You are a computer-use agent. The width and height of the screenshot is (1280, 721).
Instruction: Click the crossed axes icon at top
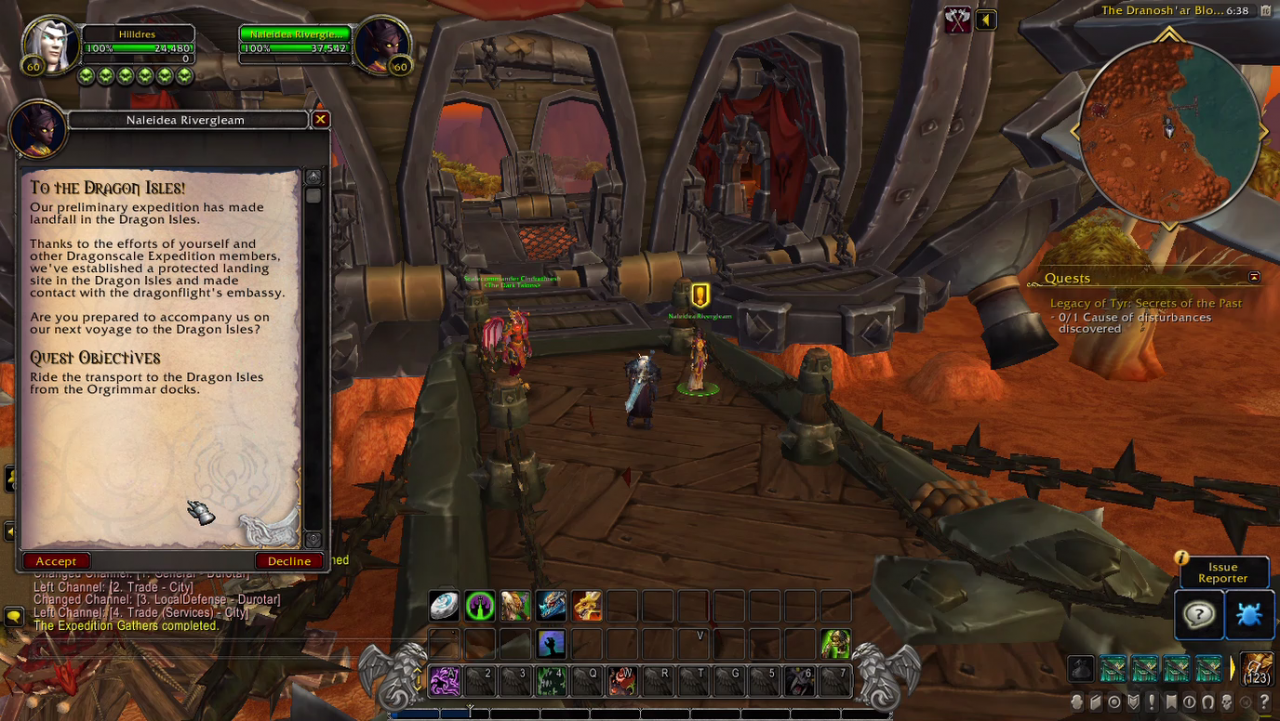pos(957,20)
